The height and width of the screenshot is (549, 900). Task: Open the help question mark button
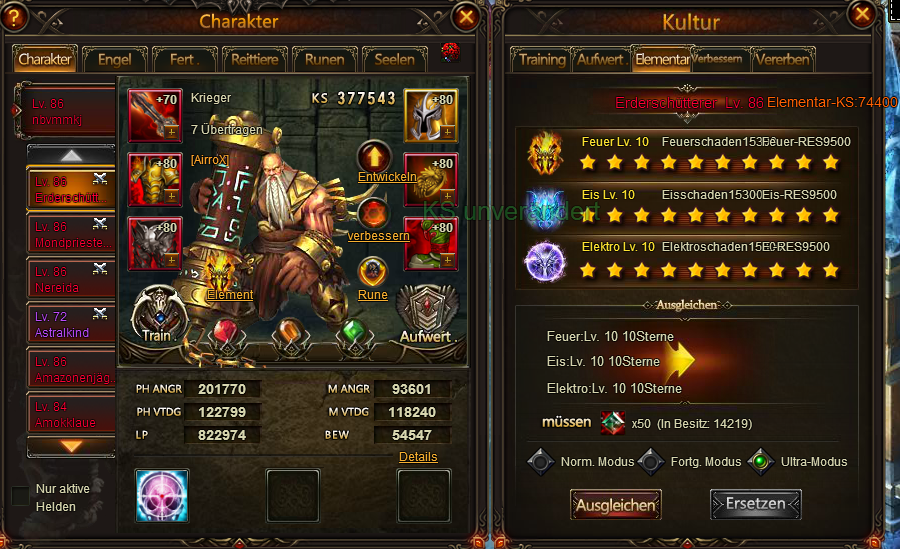coord(15,17)
